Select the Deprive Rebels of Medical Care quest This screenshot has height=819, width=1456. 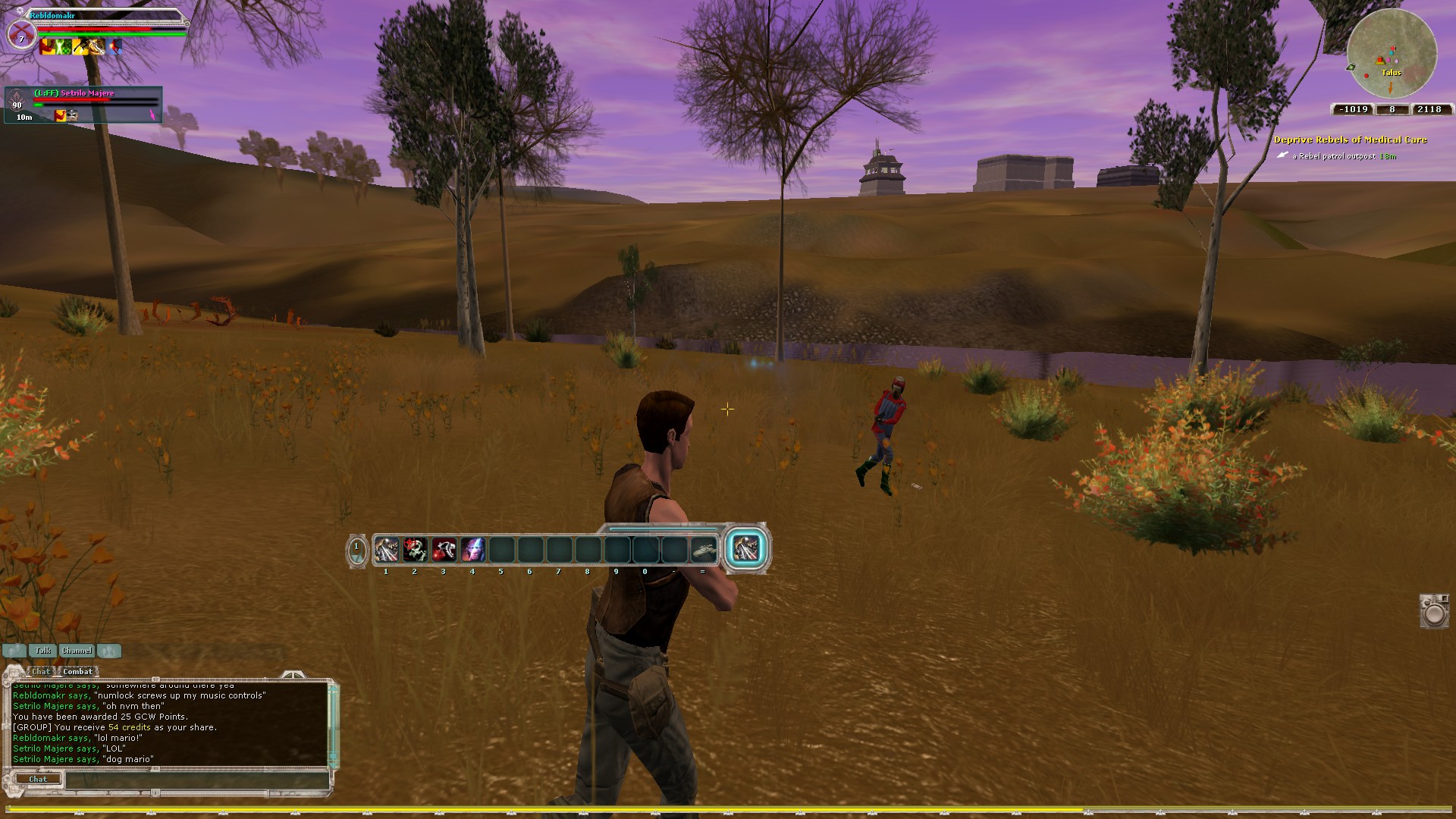(x=1350, y=140)
